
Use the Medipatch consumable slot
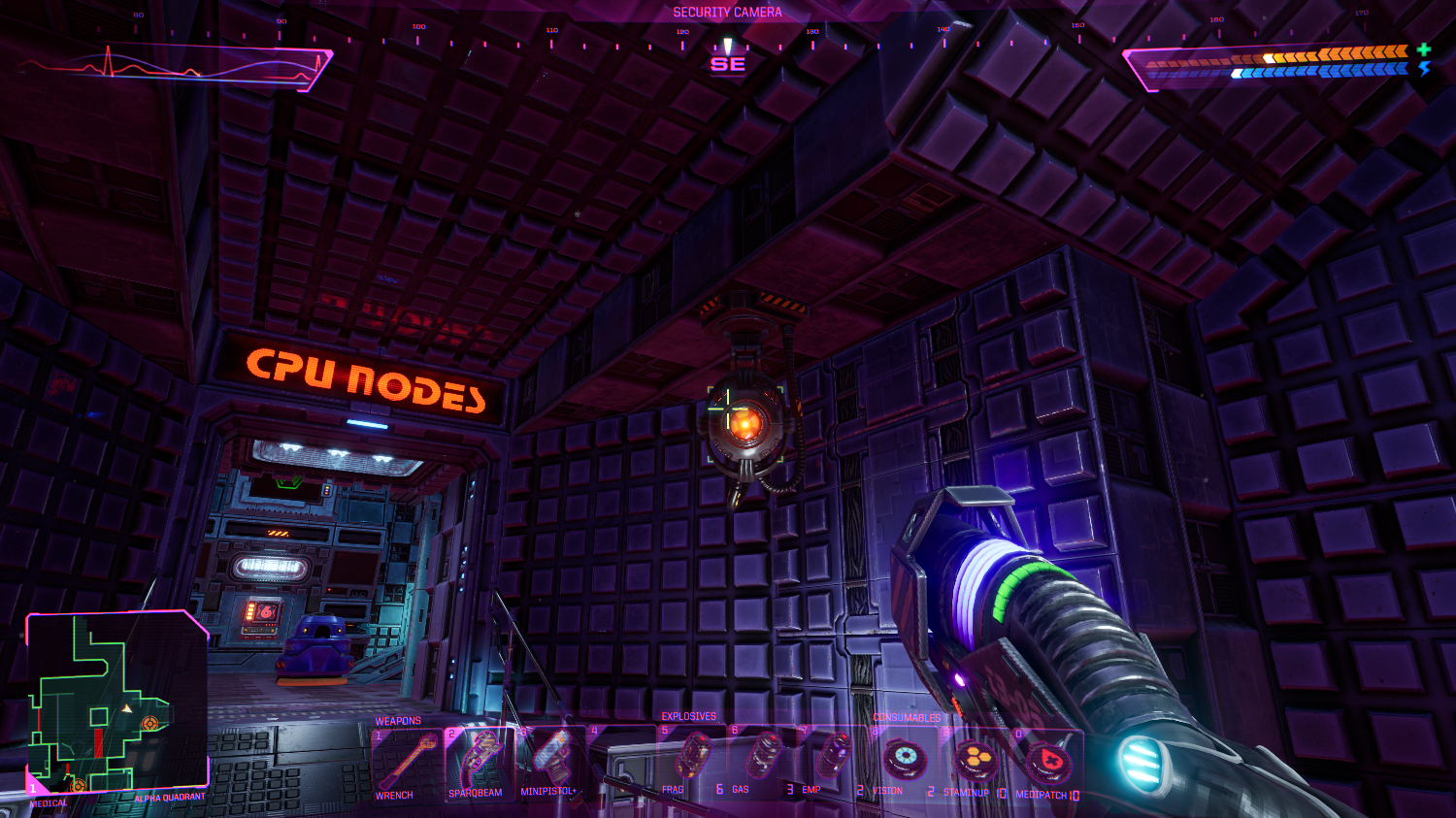pos(1046,764)
